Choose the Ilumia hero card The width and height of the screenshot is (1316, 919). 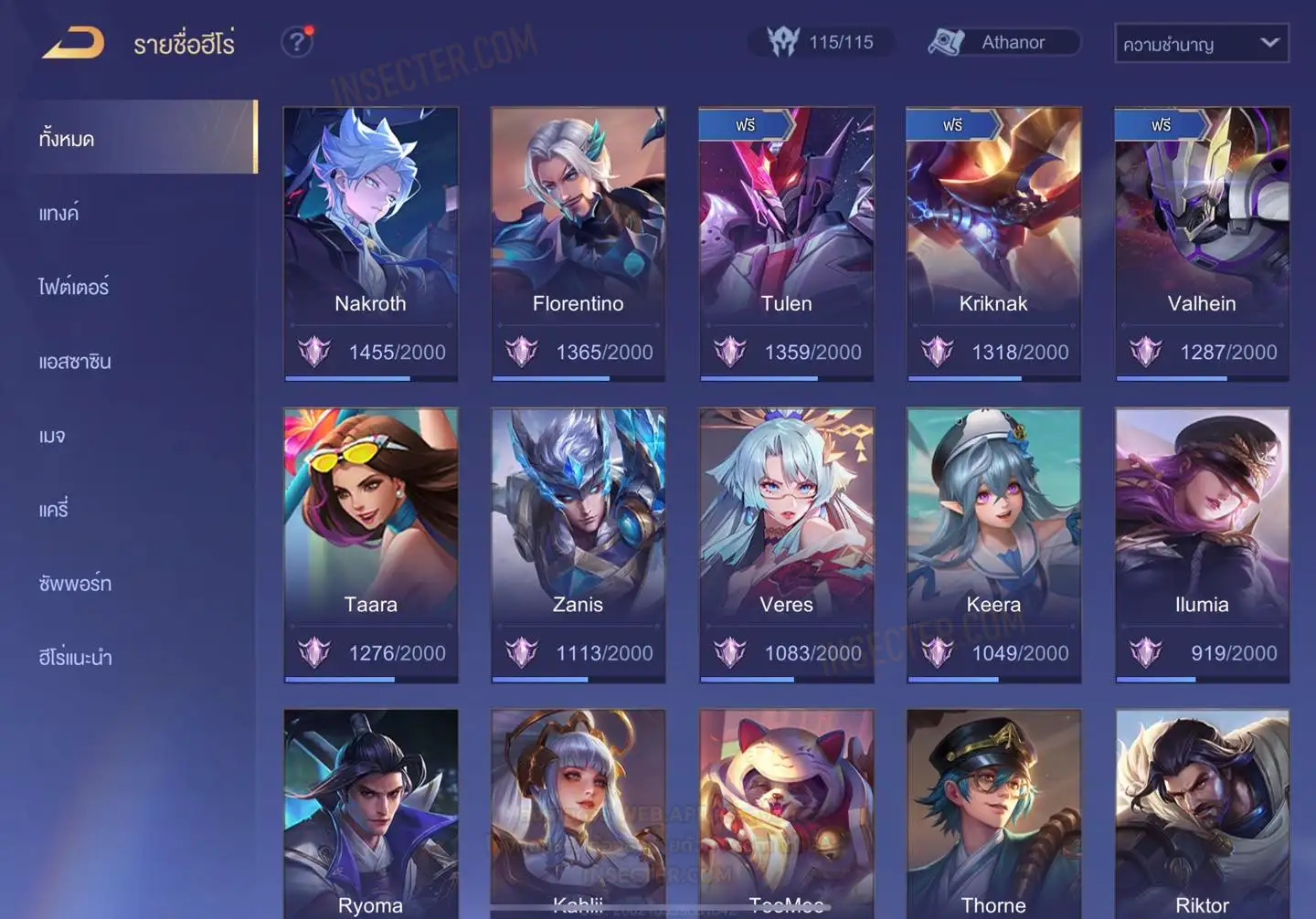[1202, 544]
